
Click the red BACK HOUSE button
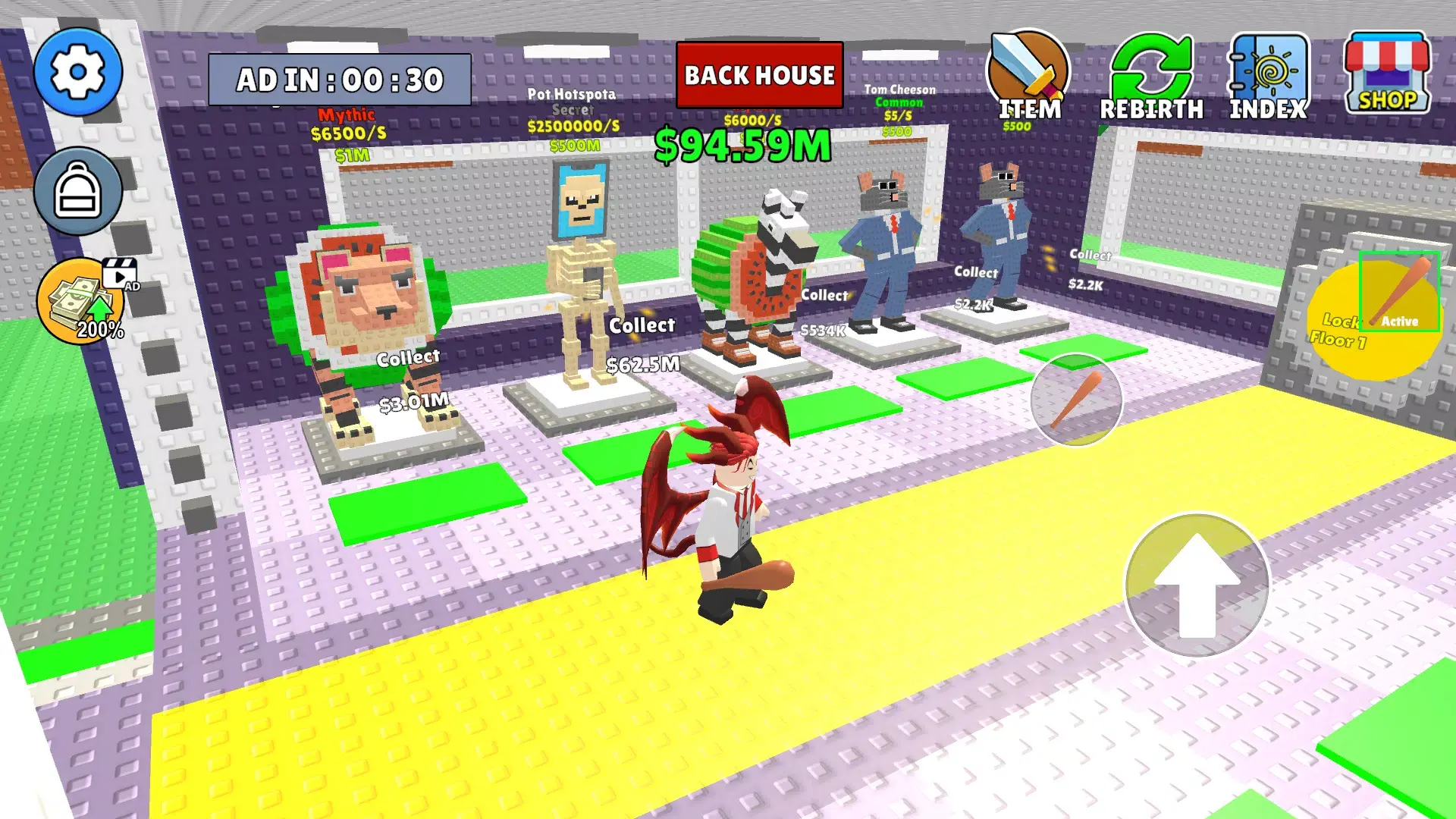coord(759,75)
